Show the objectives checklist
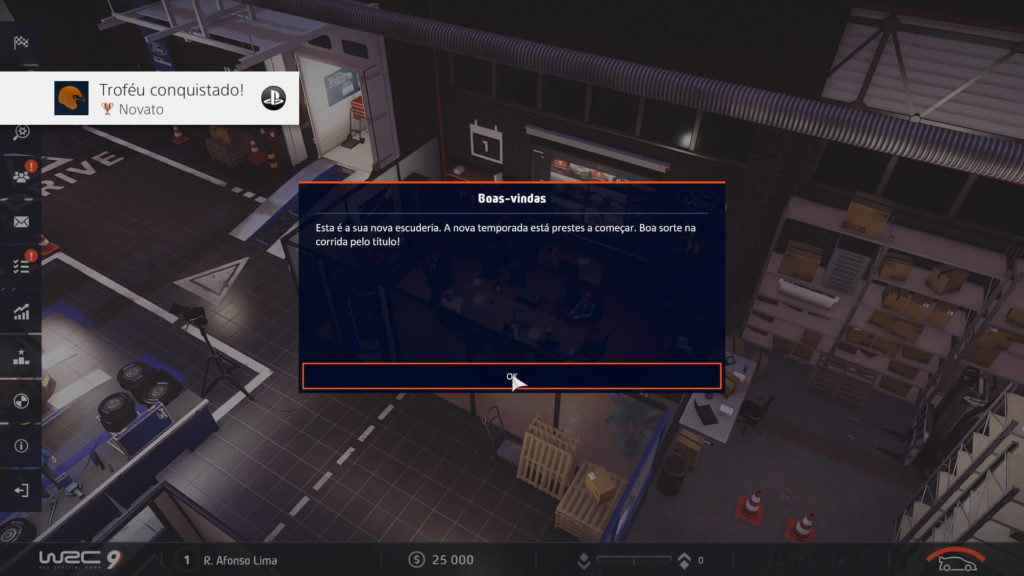1024x576 pixels. pyautogui.click(x=21, y=266)
